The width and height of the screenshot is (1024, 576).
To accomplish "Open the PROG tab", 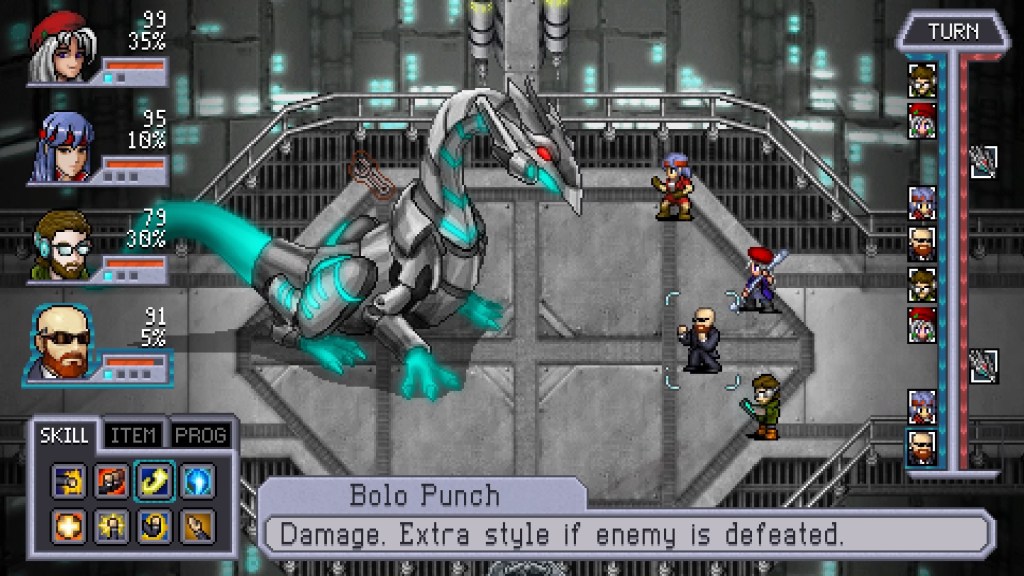I will click(201, 436).
